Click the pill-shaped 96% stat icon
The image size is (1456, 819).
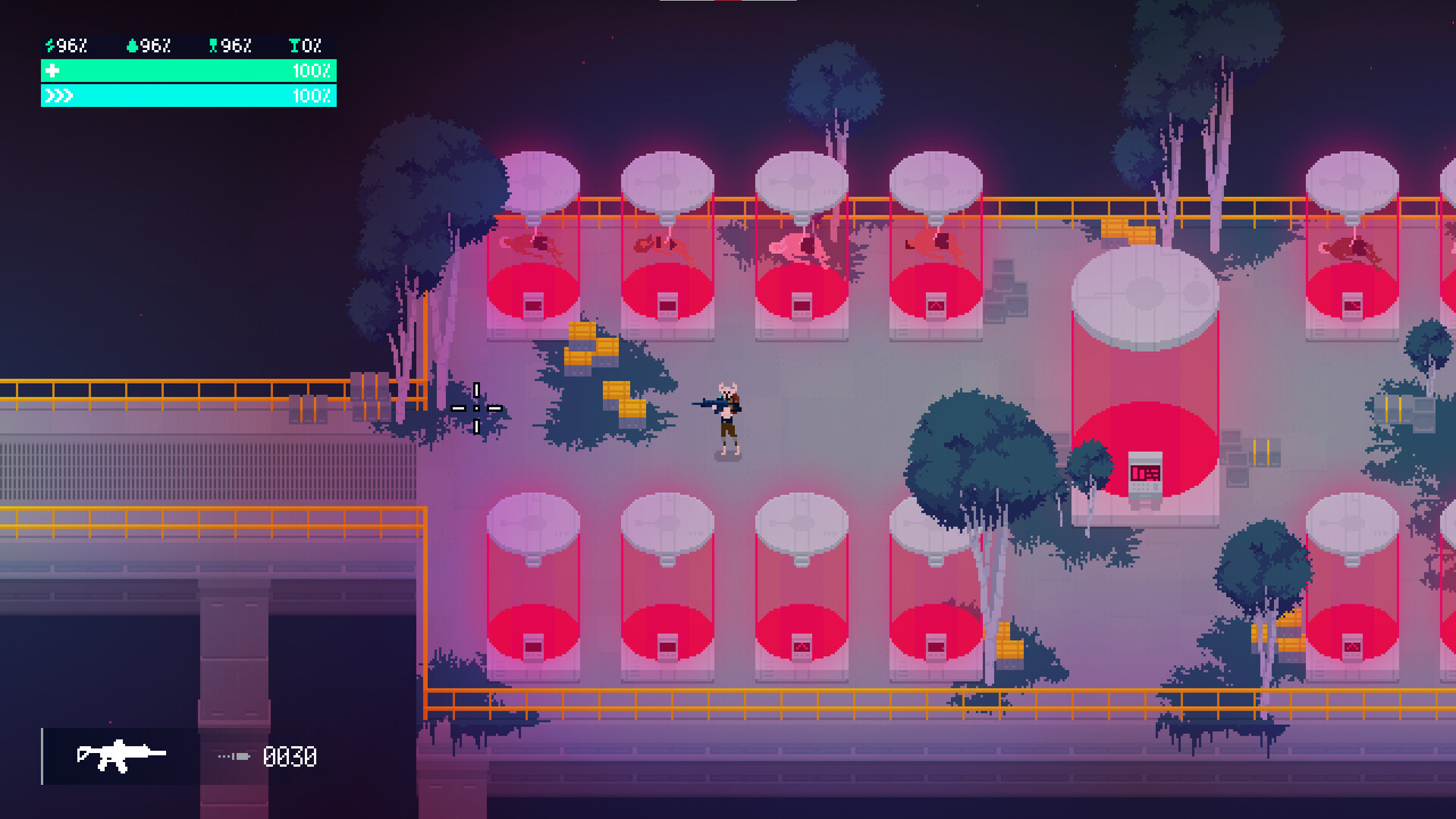pyautogui.click(x=213, y=45)
